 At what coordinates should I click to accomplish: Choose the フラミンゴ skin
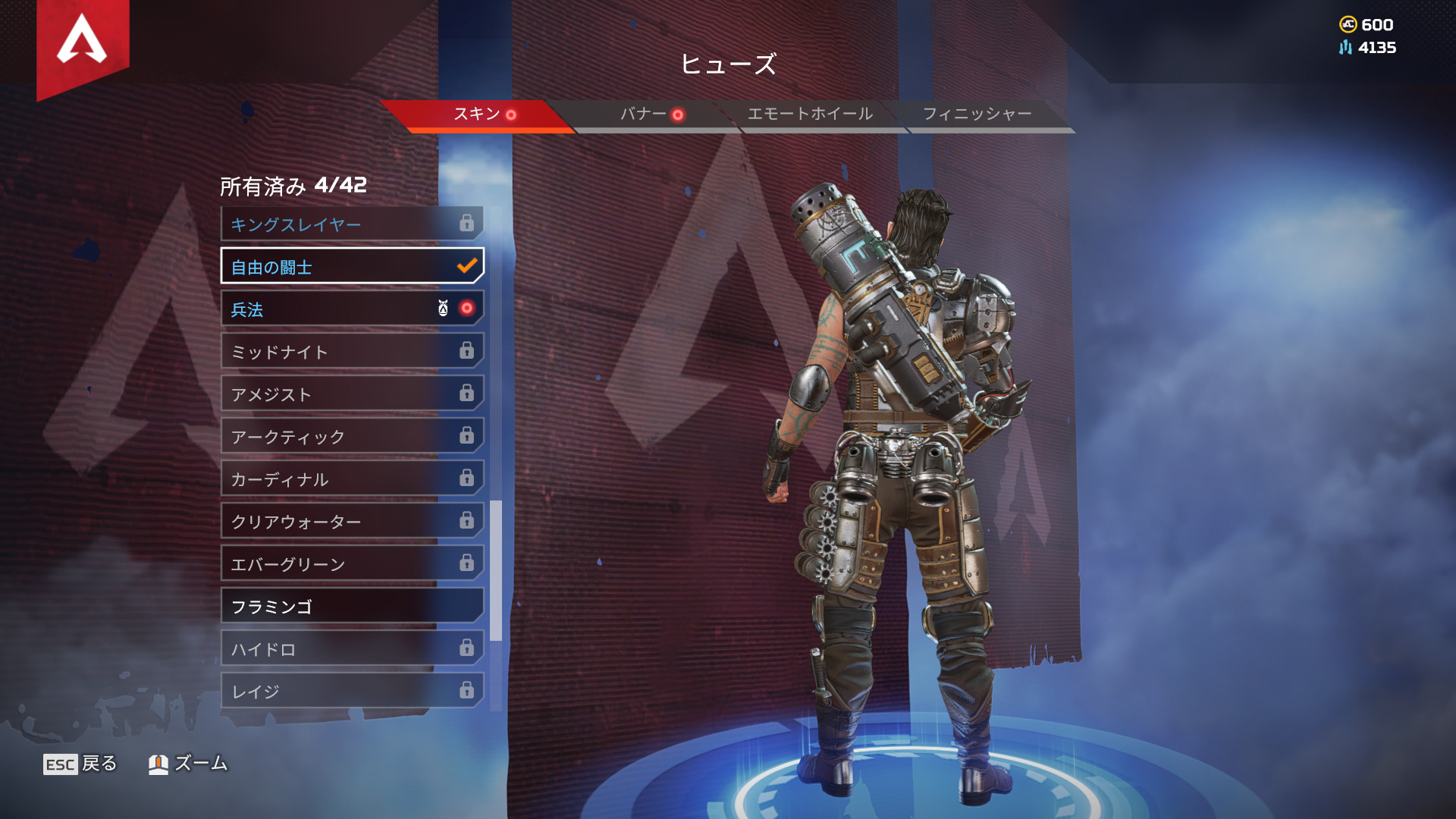351,607
